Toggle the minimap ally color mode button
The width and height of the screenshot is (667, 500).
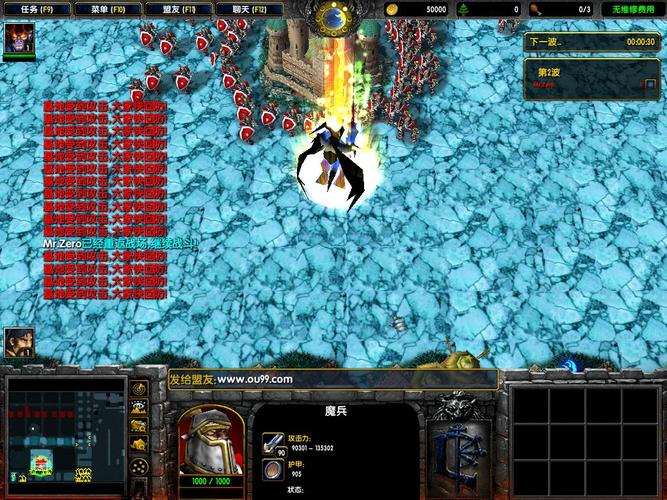coord(140,424)
